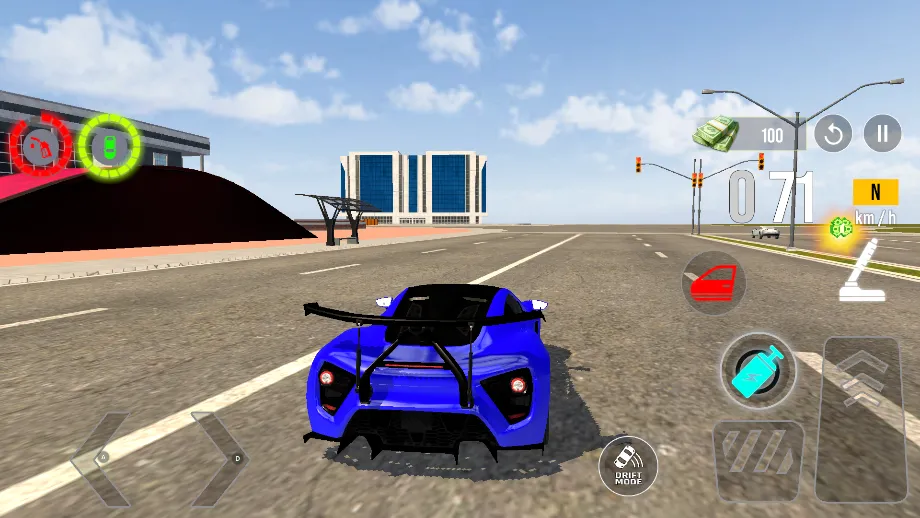Steer left with the left arrow
The height and width of the screenshot is (518, 920).
[100, 458]
